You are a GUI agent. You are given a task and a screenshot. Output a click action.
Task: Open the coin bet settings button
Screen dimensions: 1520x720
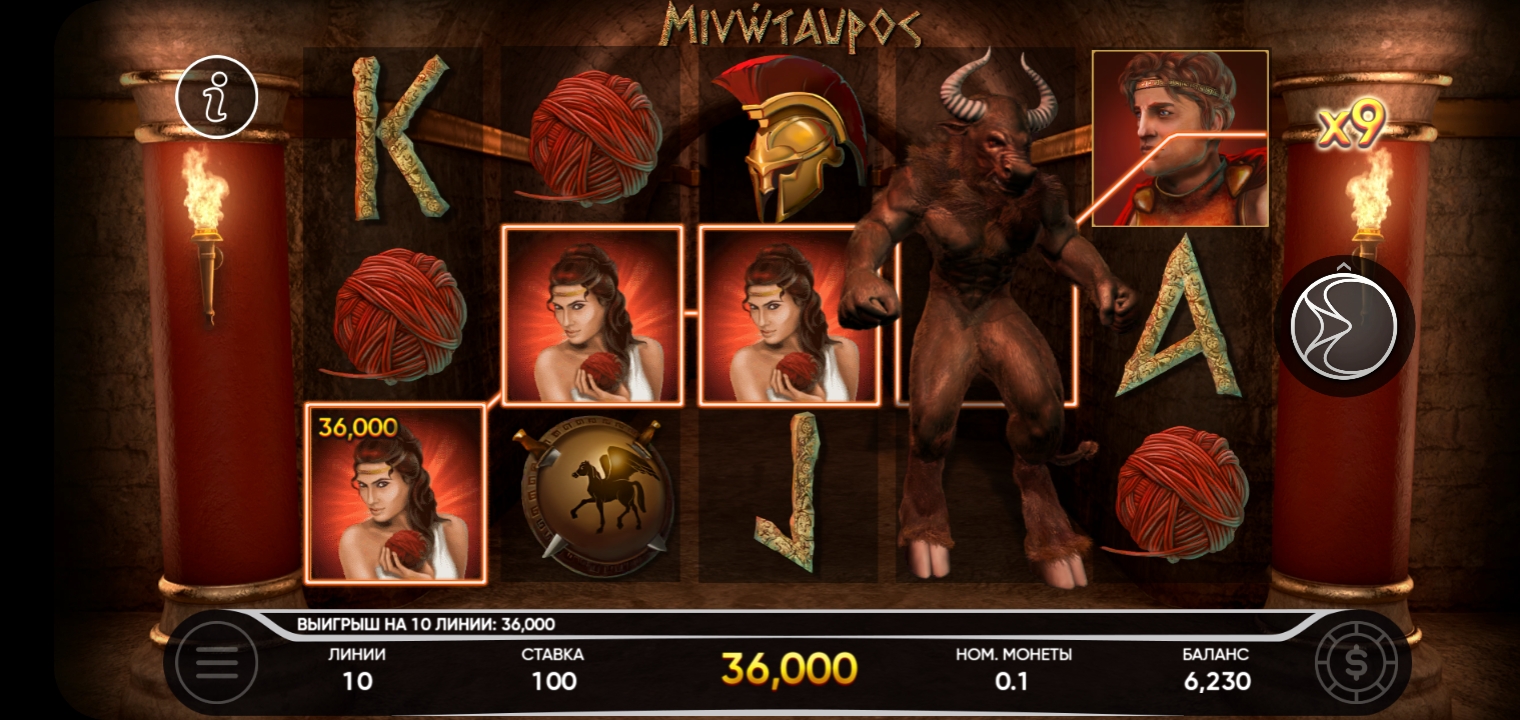click(x=1355, y=662)
